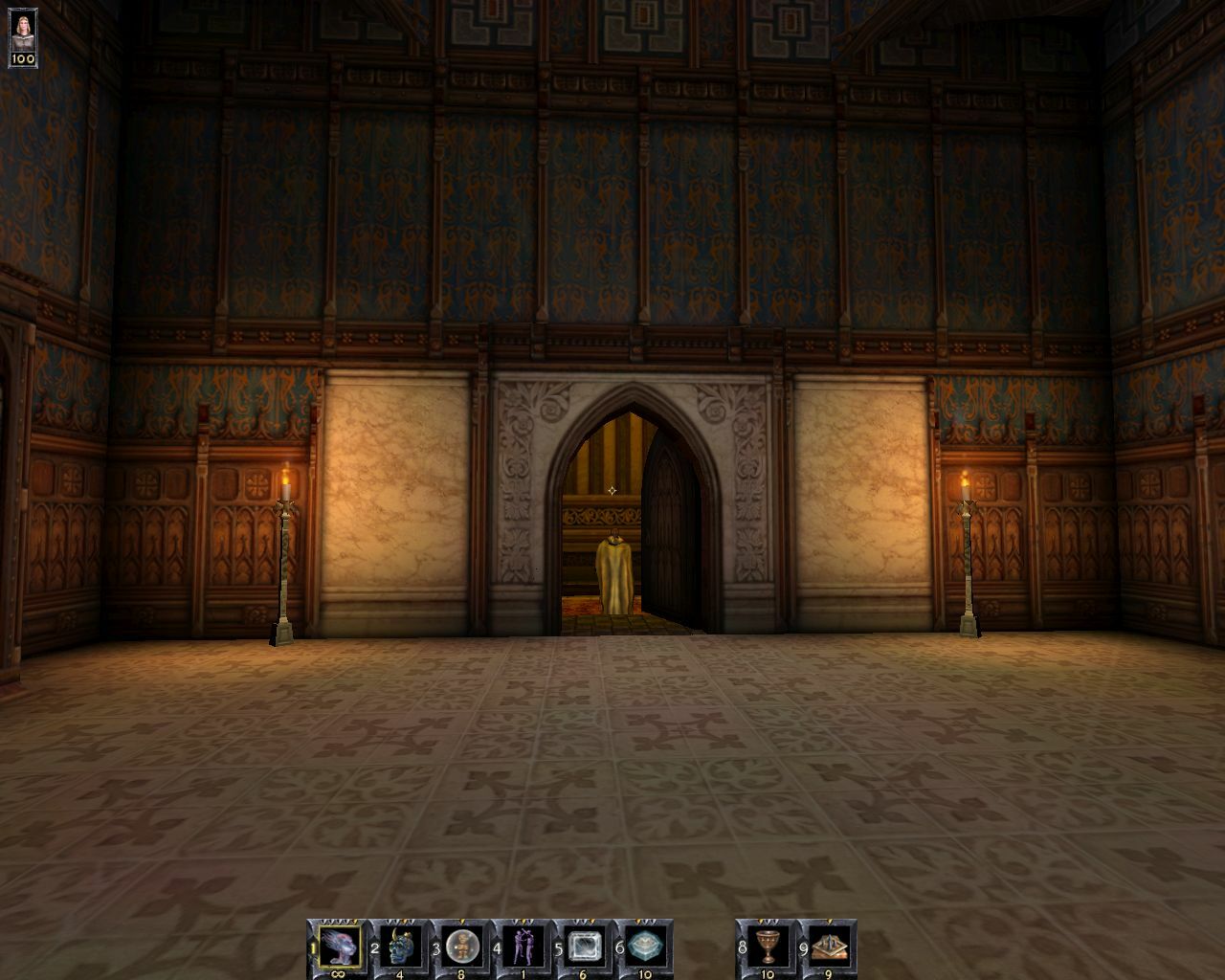The image size is (1225, 980).
Task: Open the character portrait in the top-left corner
Action: click(21, 29)
